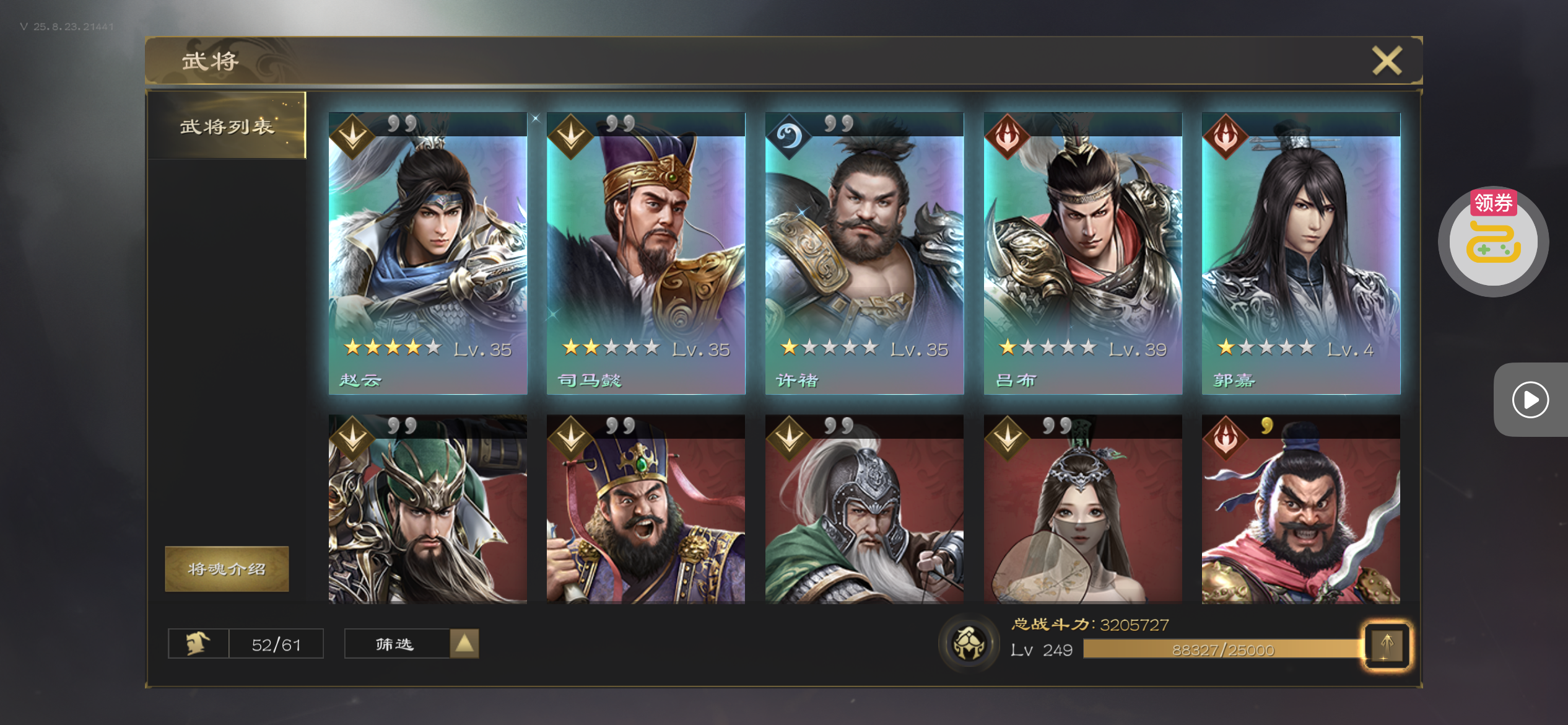Tap the horse-head general count icon
Image resolution: width=1568 pixels, height=725 pixels.
pos(198,644)
